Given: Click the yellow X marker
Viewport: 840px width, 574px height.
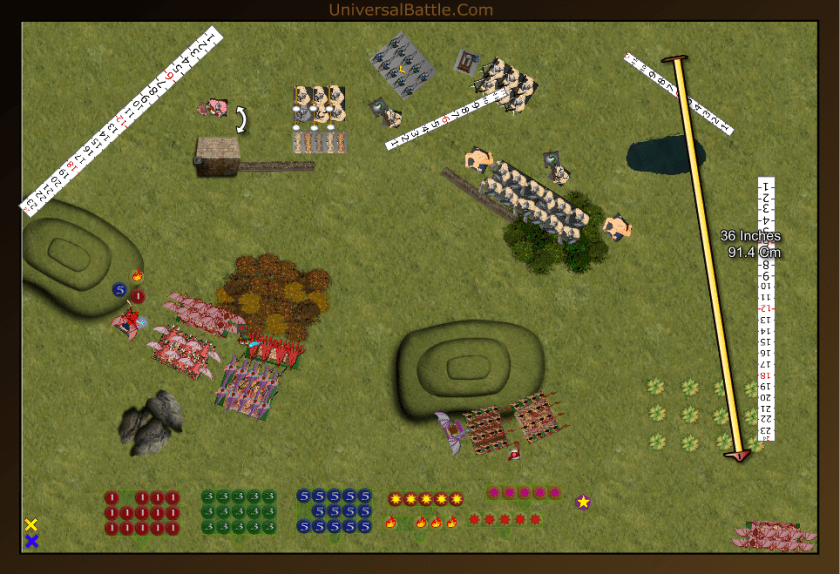Looking at the screenshot, I should [31, 525].
